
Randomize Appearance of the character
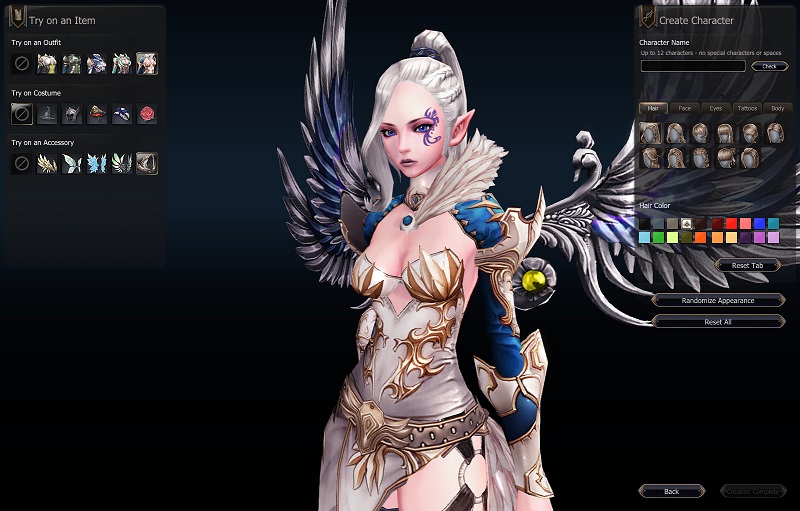click(717, 300)
